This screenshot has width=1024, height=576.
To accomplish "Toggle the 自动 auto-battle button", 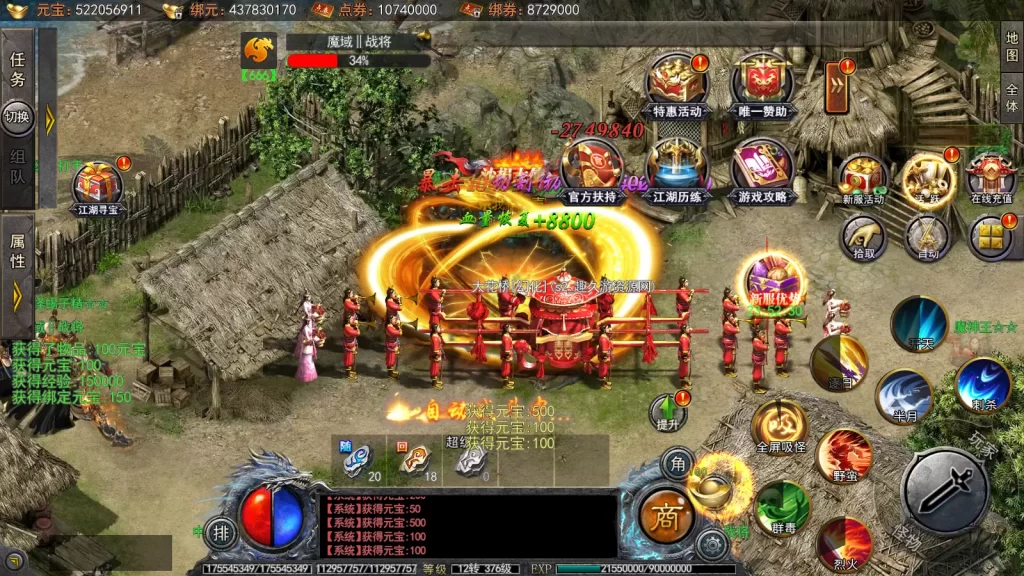I will [926, 237].
